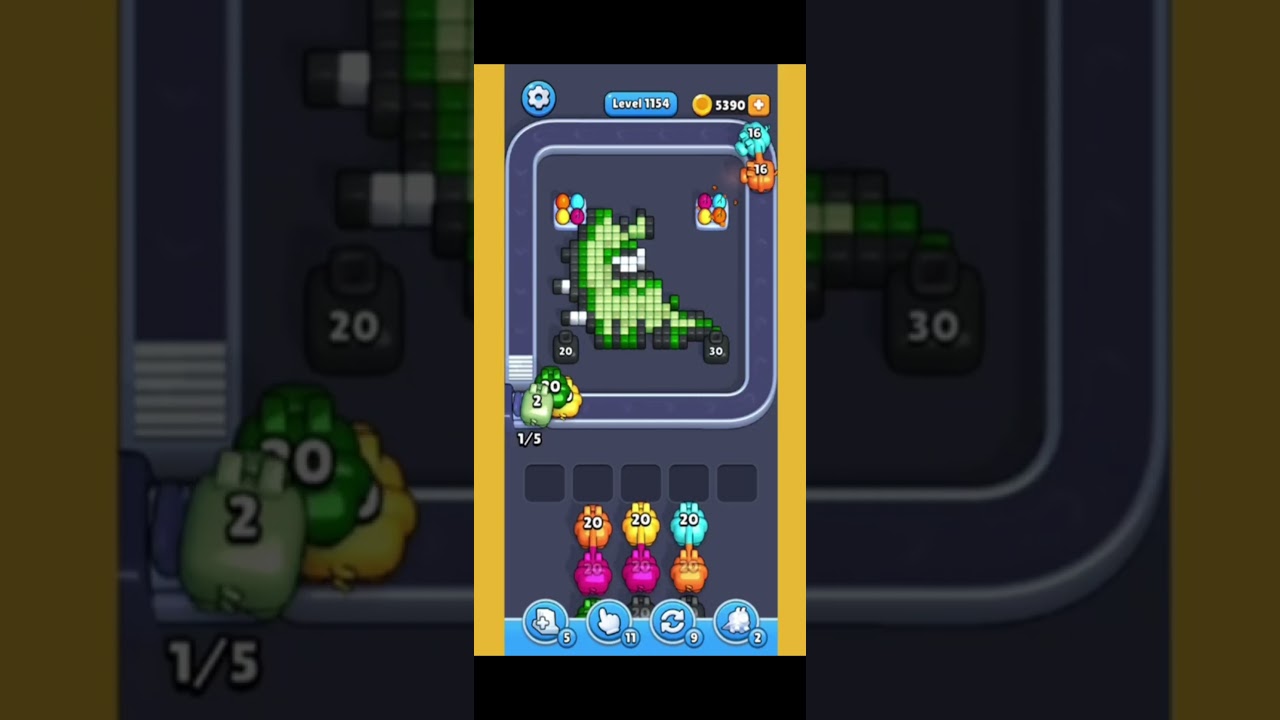Tap the 1/5 progress counter
The image size is (1280, 720).
click(527, 438)
